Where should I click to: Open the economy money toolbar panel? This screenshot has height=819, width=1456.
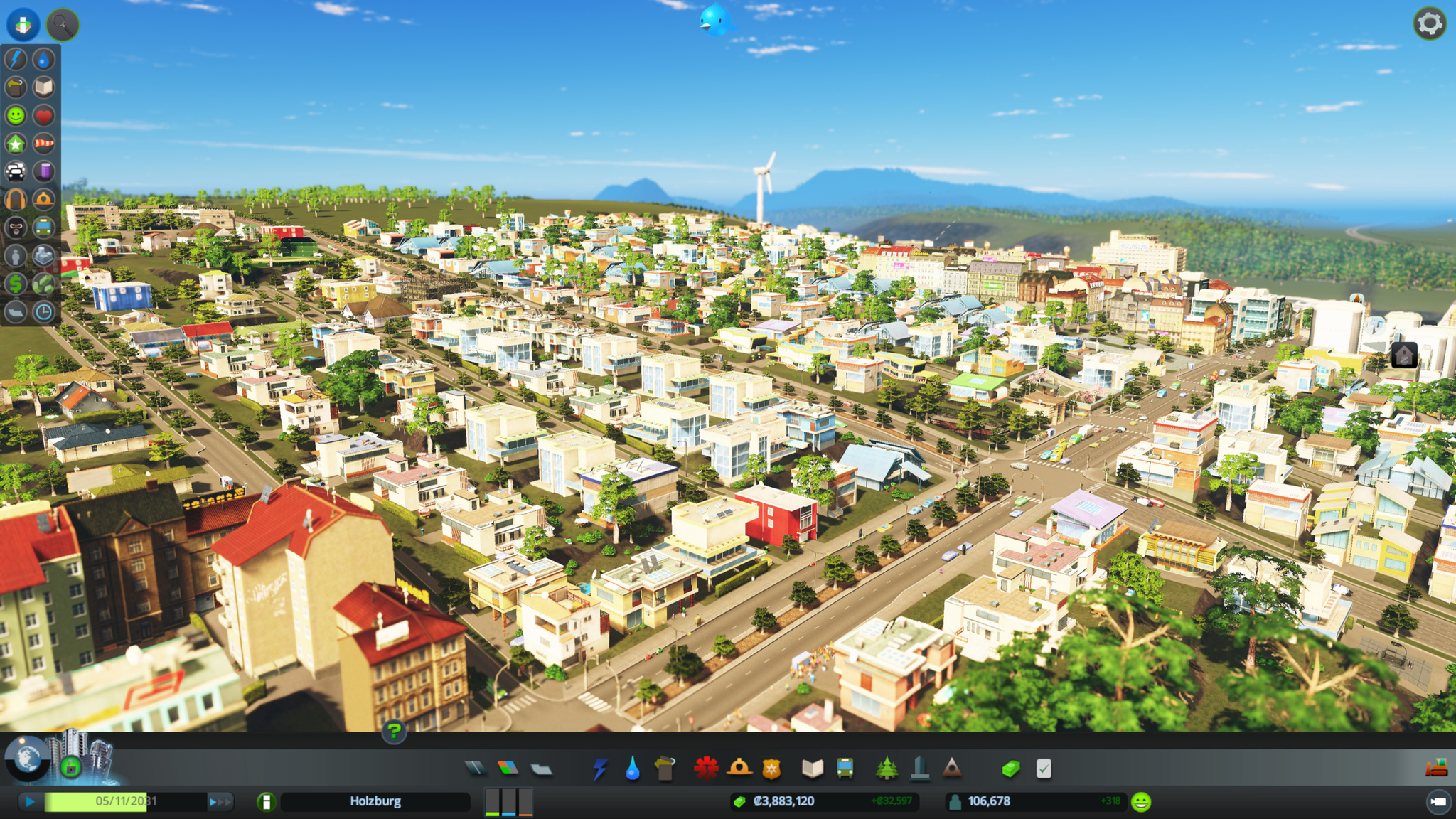pyautogui.click(x=1011, y=768)
